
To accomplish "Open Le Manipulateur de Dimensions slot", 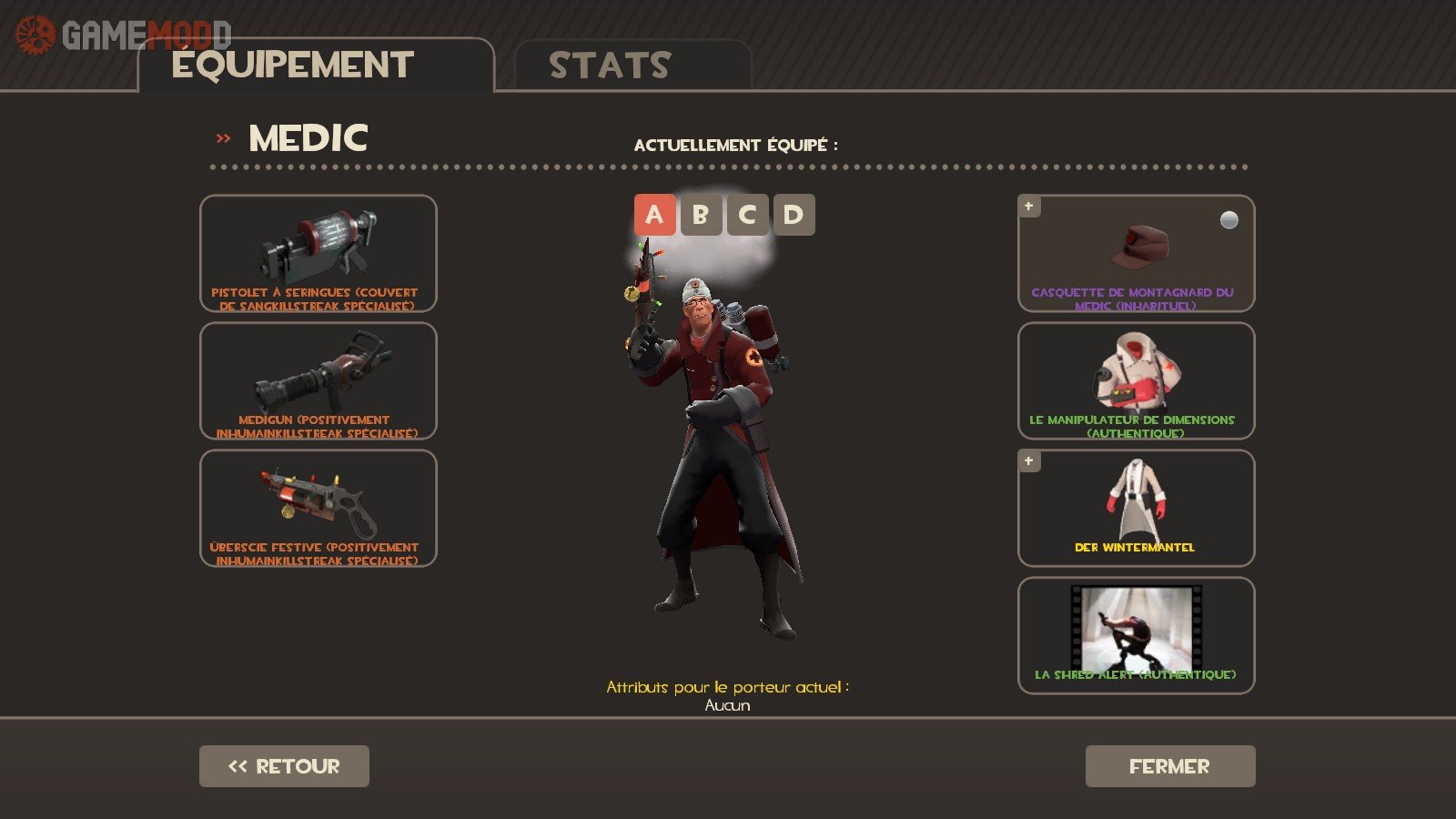I will click(x=1136, y=380).
